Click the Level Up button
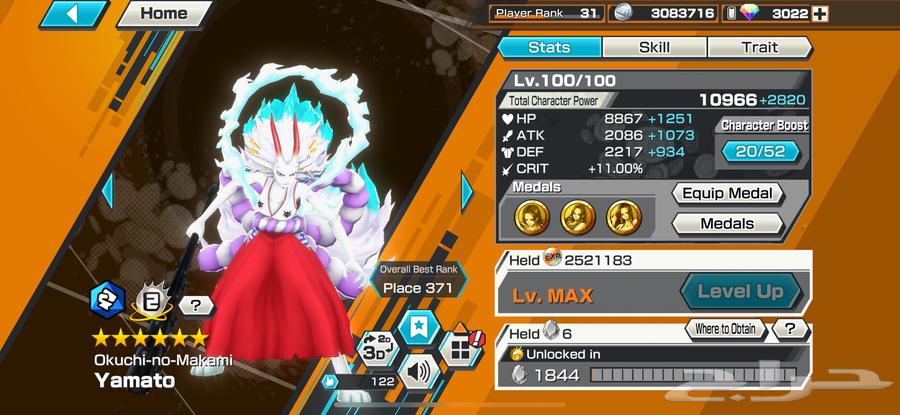 point(740,293)
